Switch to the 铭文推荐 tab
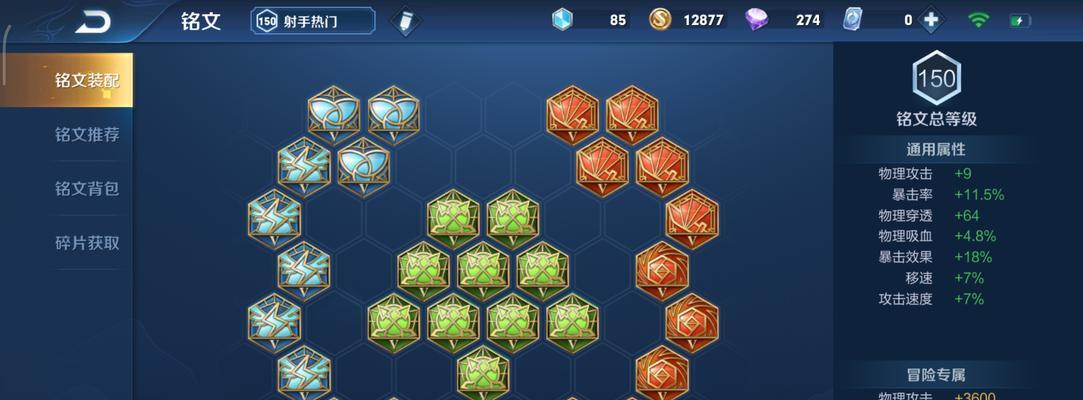Screen dimensions: 1083x400 tap(86, 134)
